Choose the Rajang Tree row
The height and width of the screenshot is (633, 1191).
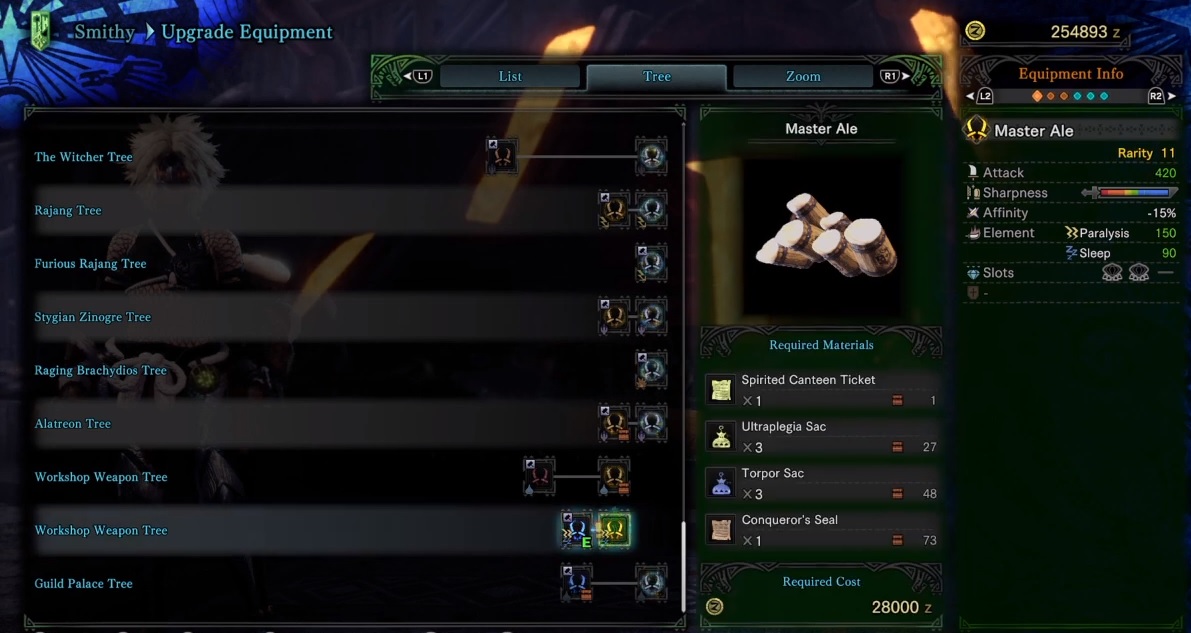68,211
